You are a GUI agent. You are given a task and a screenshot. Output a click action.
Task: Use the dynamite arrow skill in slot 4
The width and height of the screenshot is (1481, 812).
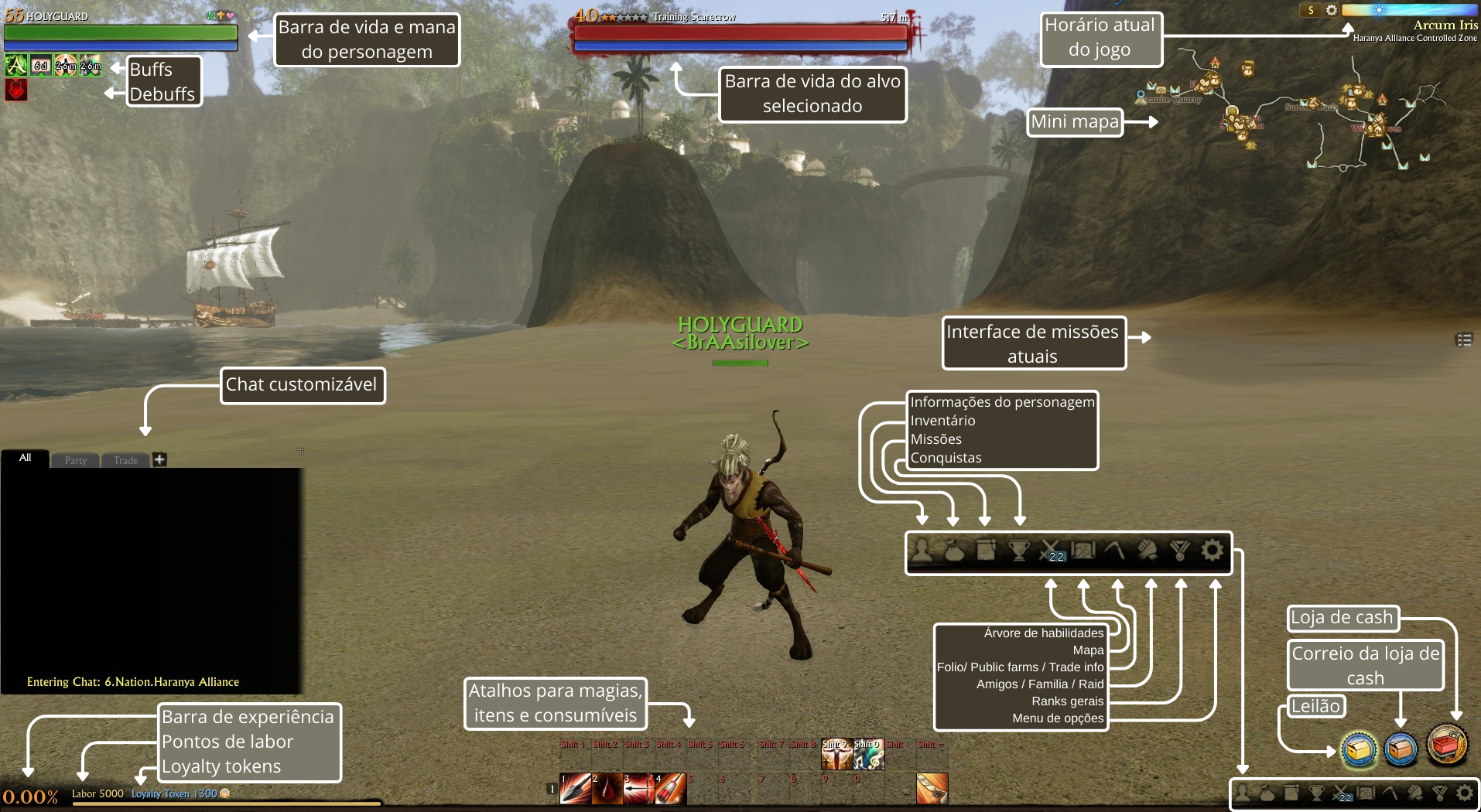click(671, 789)
